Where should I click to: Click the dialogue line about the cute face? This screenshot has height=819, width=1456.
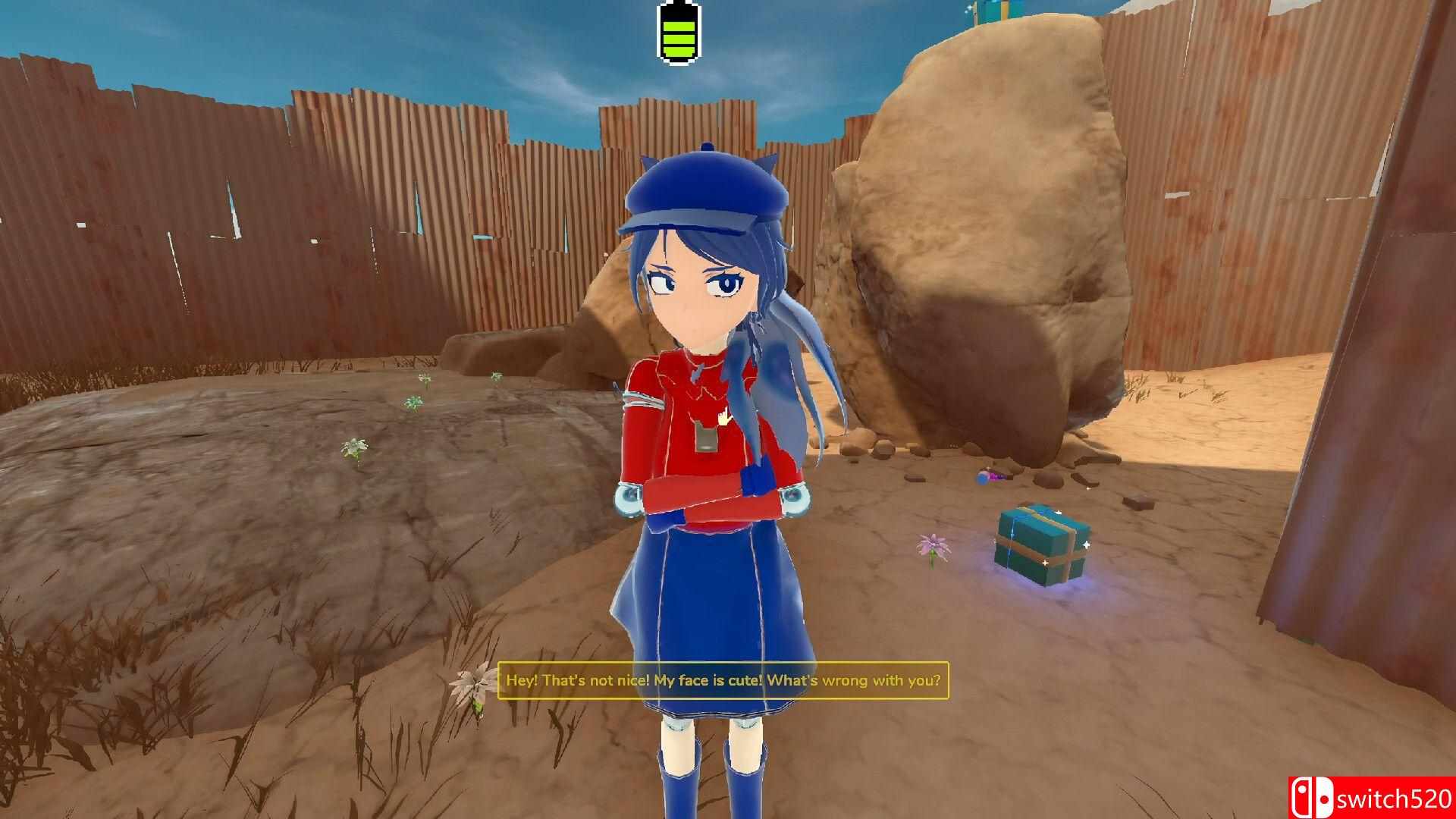[x=723, y=681]
